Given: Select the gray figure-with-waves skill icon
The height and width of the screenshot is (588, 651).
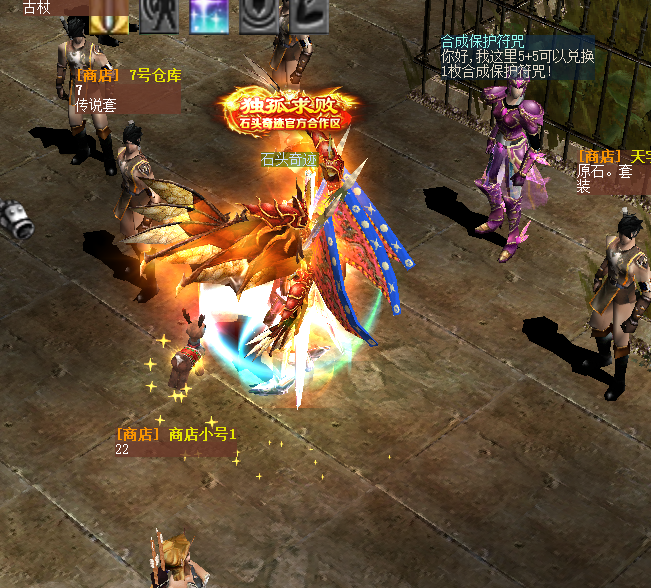Looking at the screenshot, I should pyautogui.click(x=159, y=16).
